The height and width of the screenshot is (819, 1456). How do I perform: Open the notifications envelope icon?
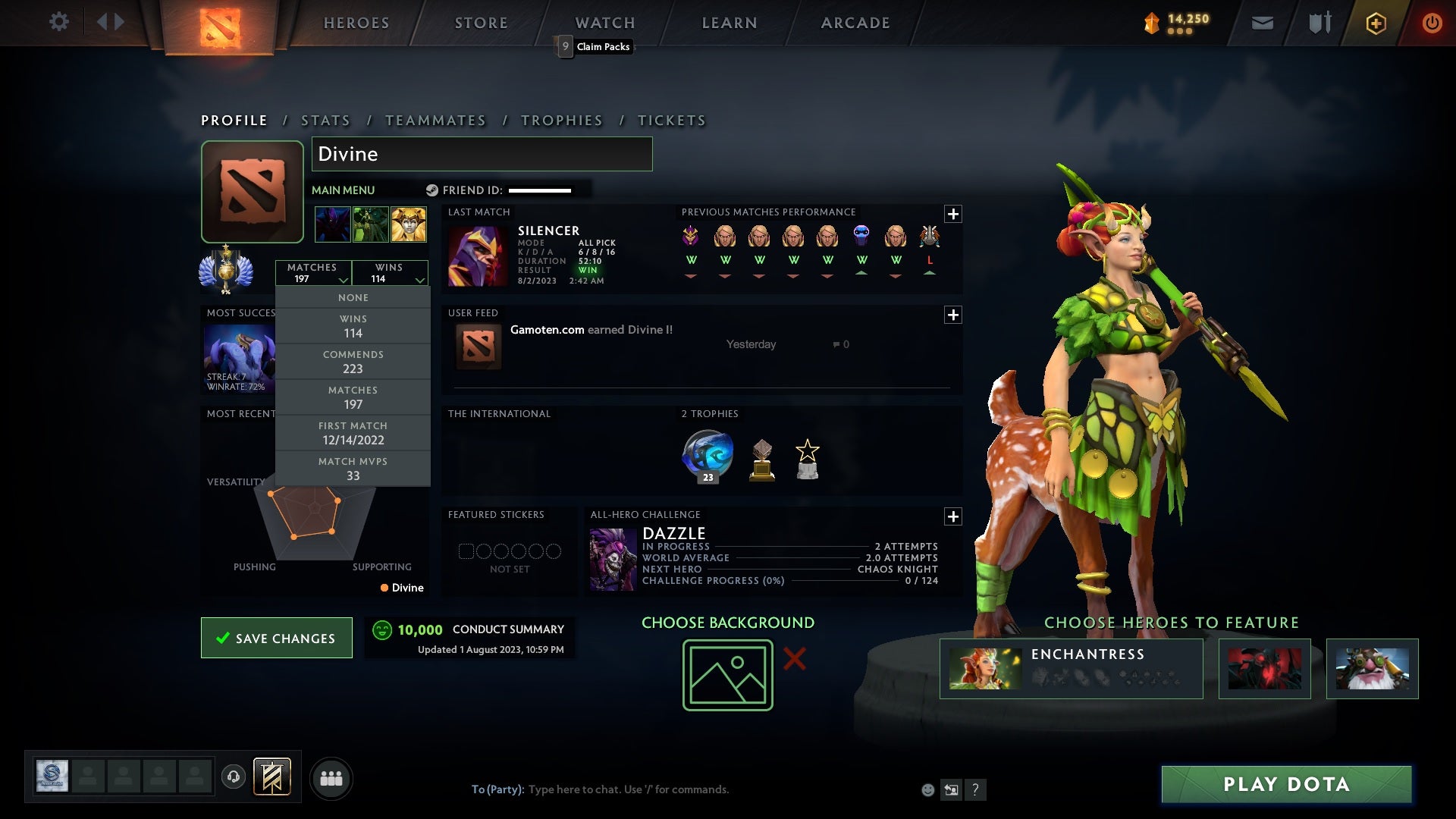click(1262, 22)
